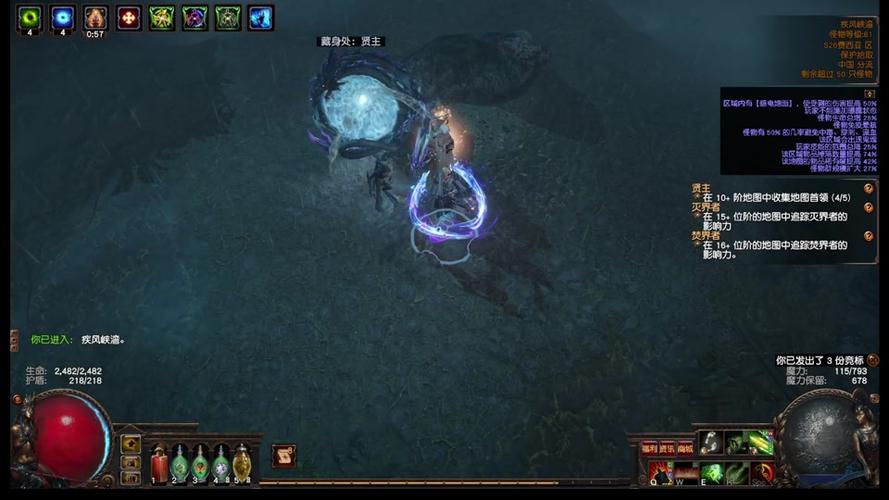Click the green orb buff icon

30,17
